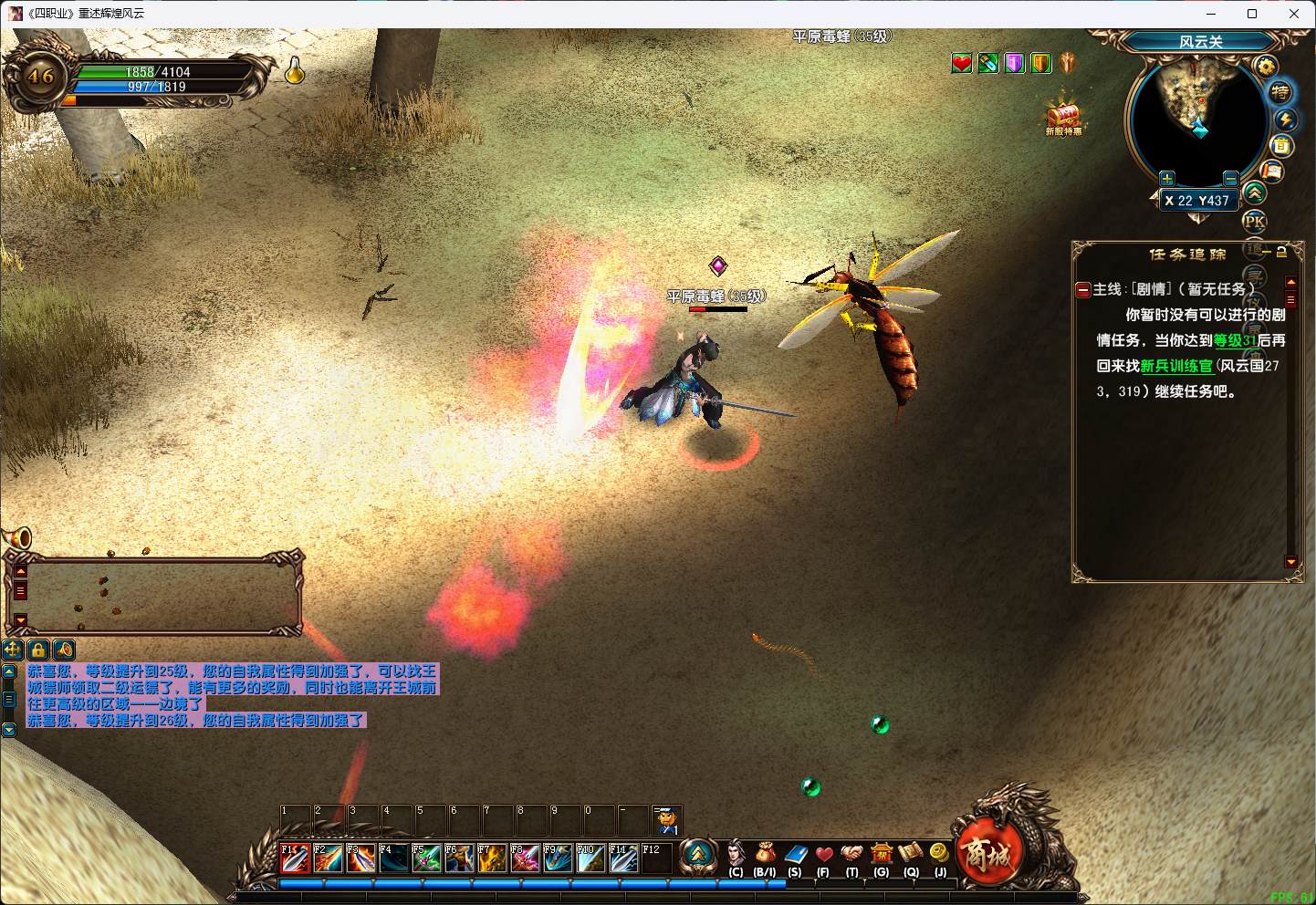The width and height of the screenshot is (1316, 905).
Task: Click the 新兵训练官 quest link
Action: point(1176,366)
